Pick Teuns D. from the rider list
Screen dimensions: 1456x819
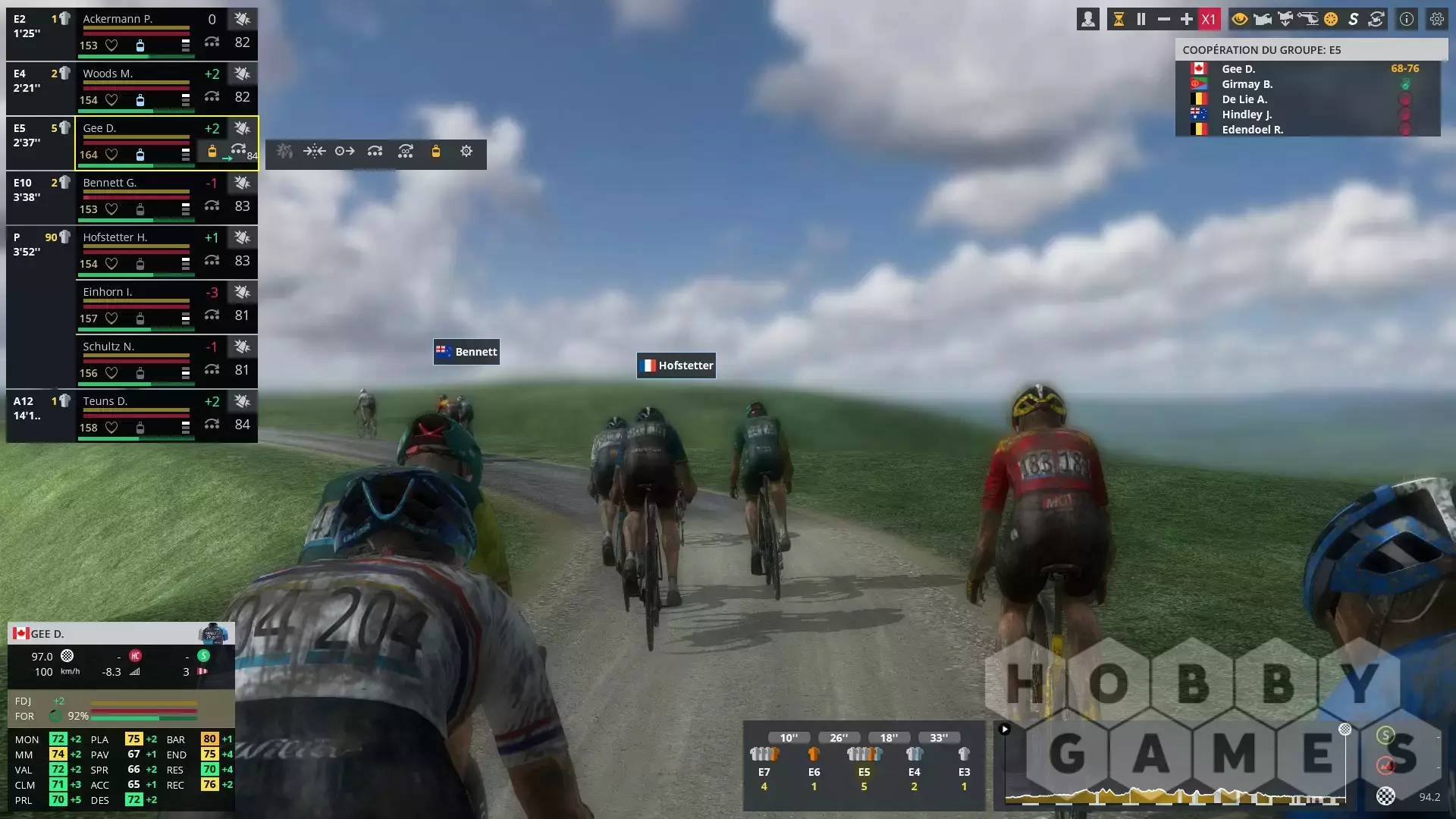pos(105,401)
